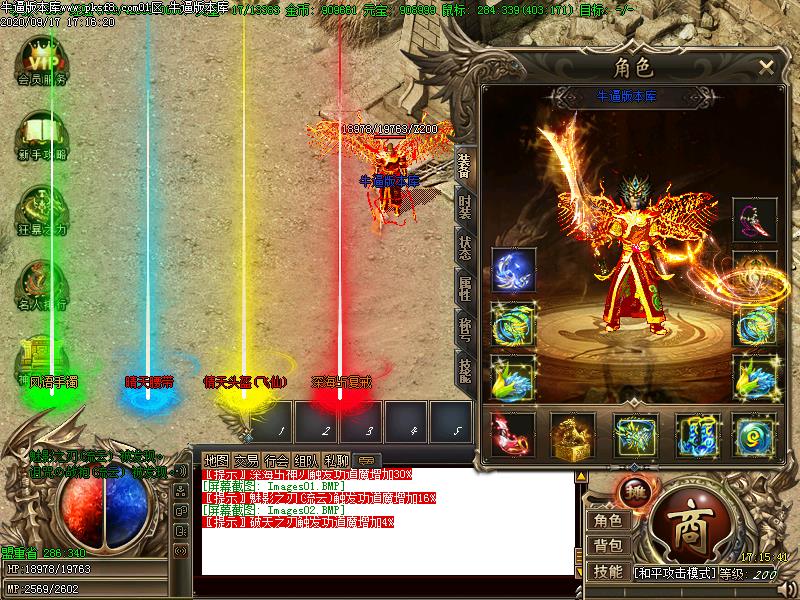This screenshot has width=800, height=600.
Task: Open the 技能 skills button near the shop
Action: tap(607, 572)
